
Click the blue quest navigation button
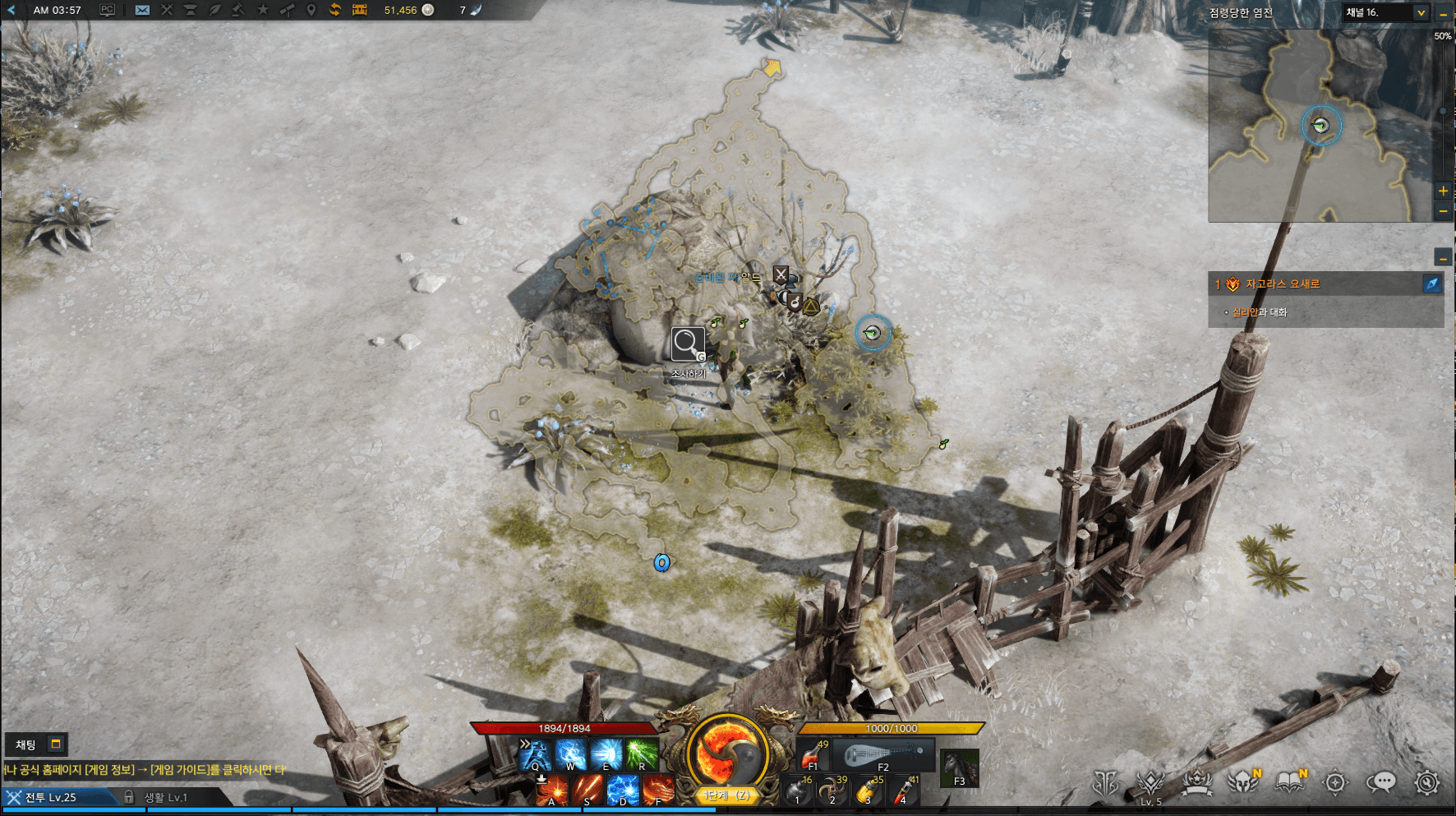point(1431,284)
